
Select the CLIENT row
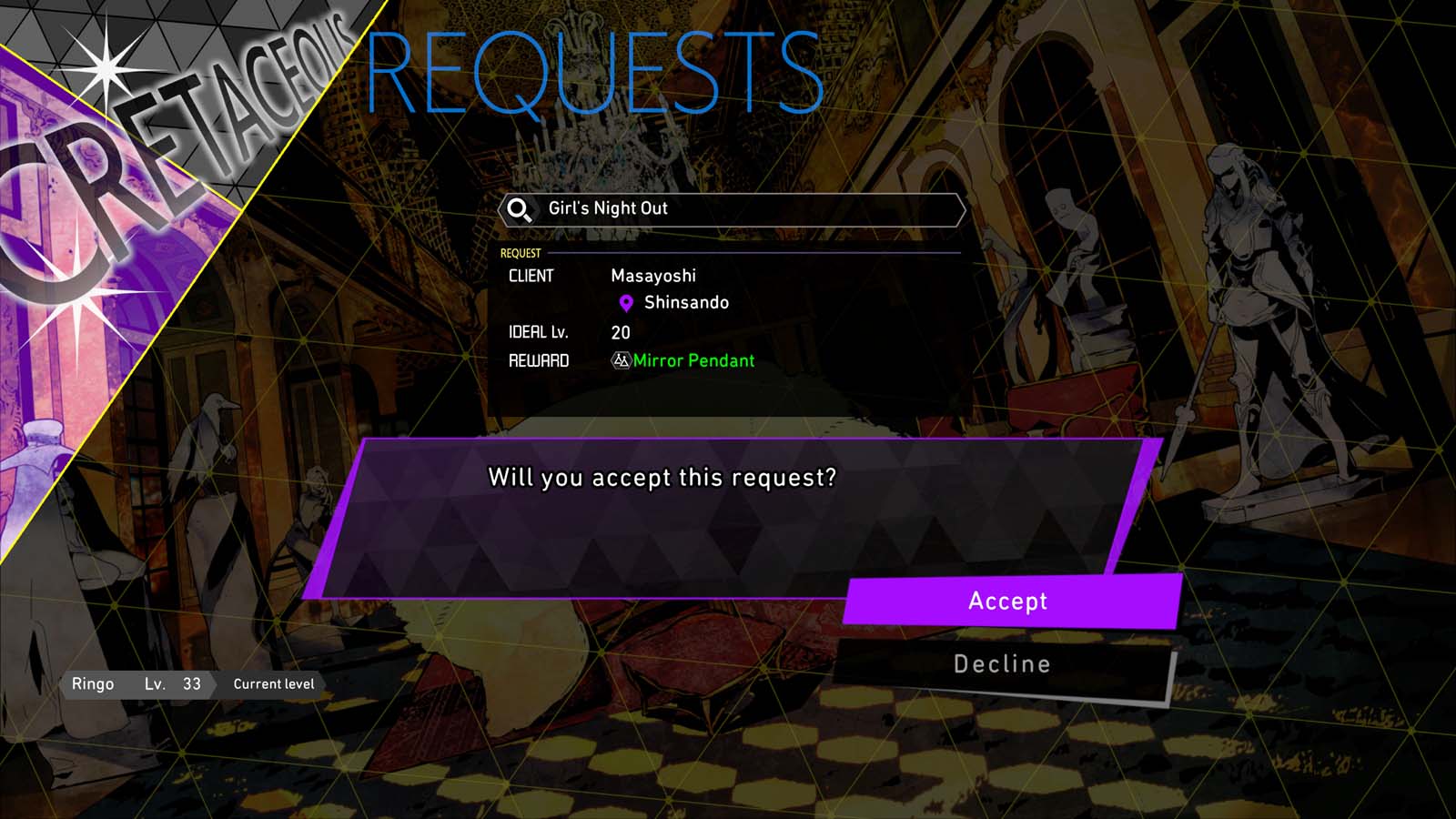click(532, 276)
